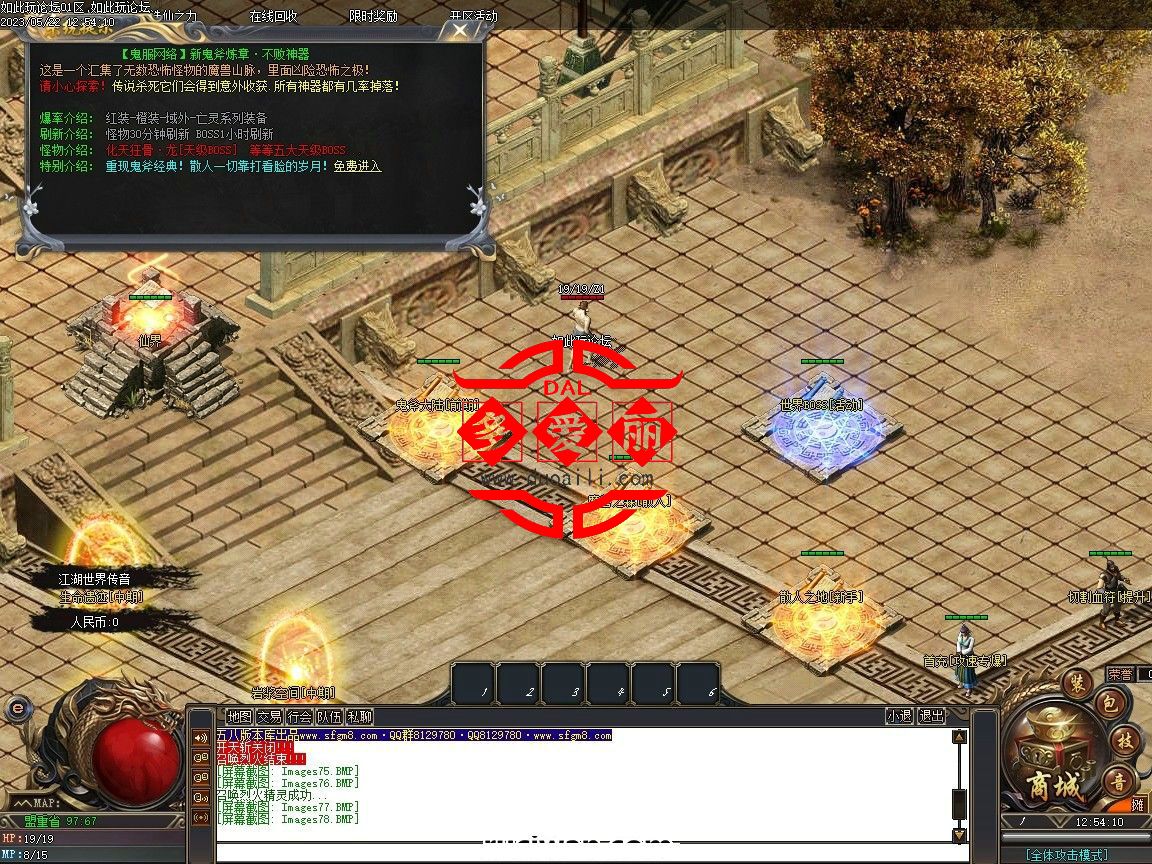Click the chat scroll-up arrow
The width and height of the screenshot is (1152, 864).
pyautogui.click(x=959, y=738)
